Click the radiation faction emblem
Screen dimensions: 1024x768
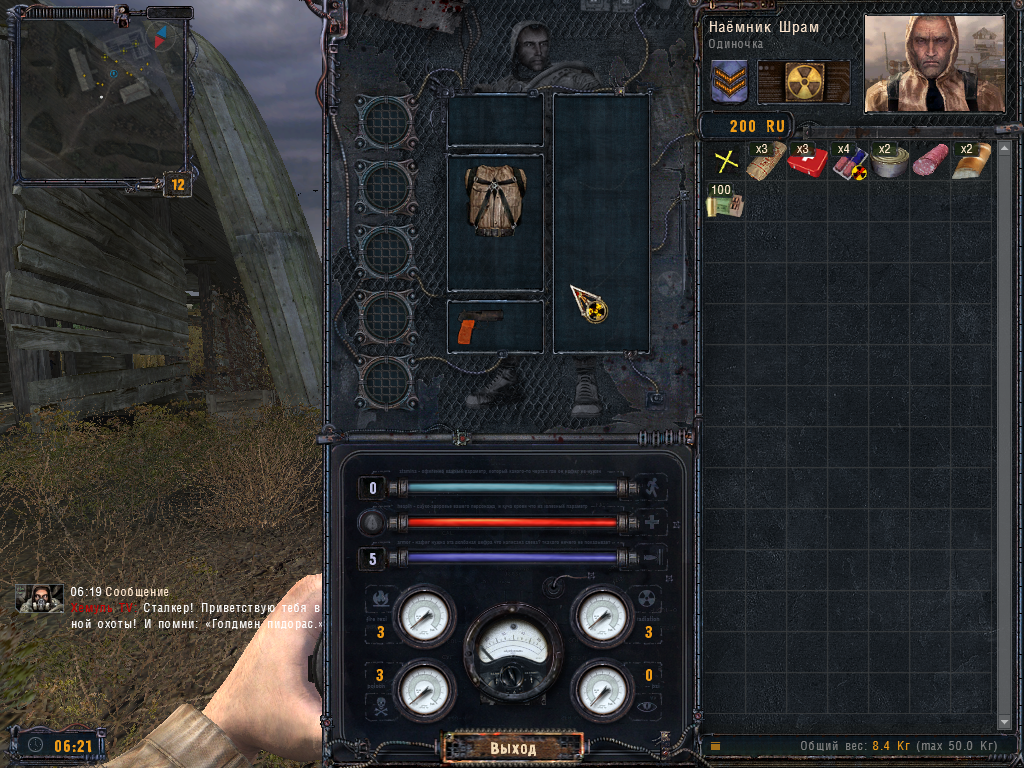[804, 82]
